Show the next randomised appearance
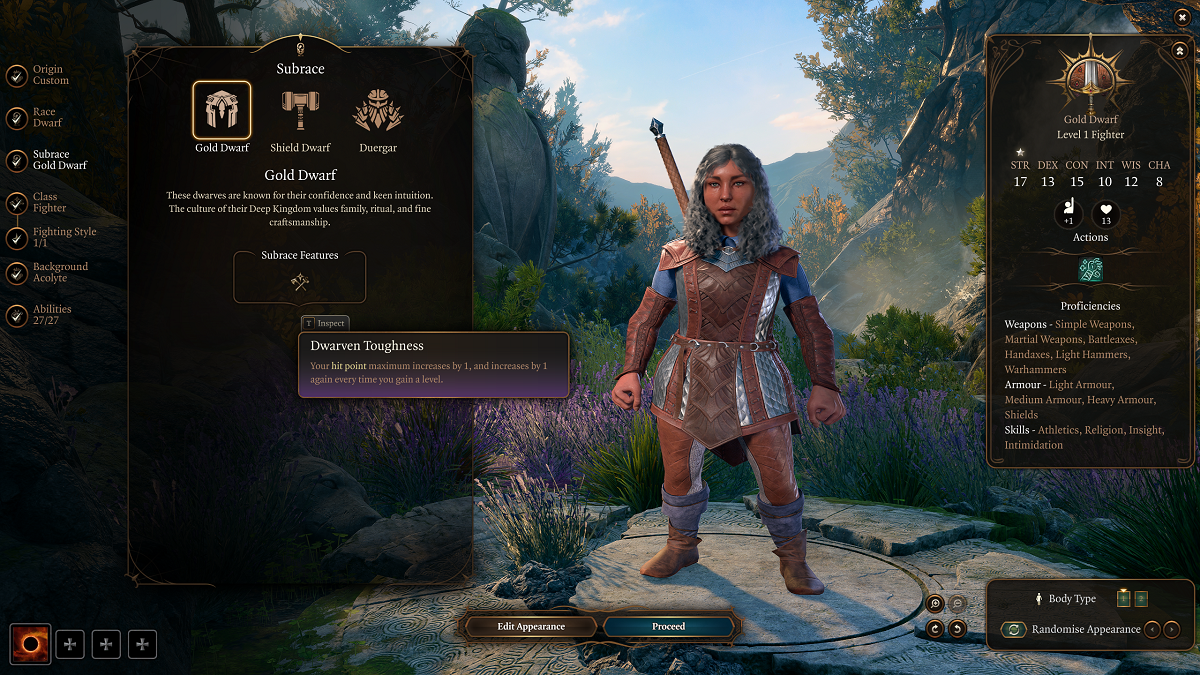Viewport: 1200px width, 675px height. tap(1172, 630)
